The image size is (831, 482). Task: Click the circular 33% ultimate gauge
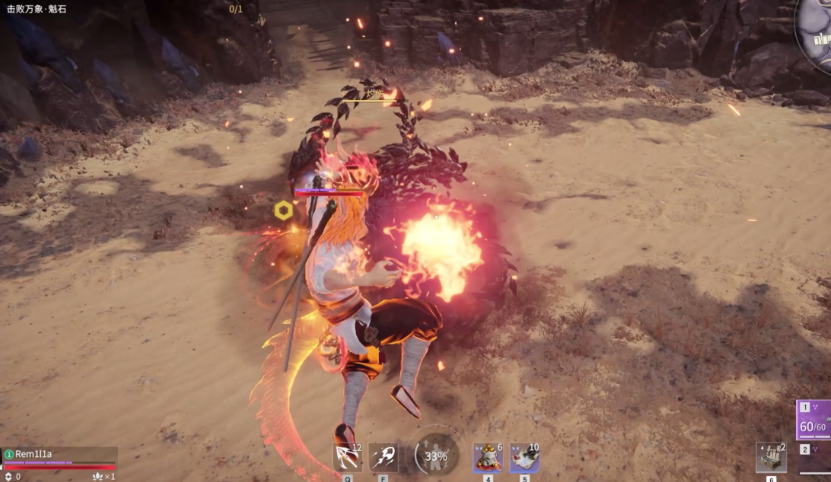tap(436, 455)
